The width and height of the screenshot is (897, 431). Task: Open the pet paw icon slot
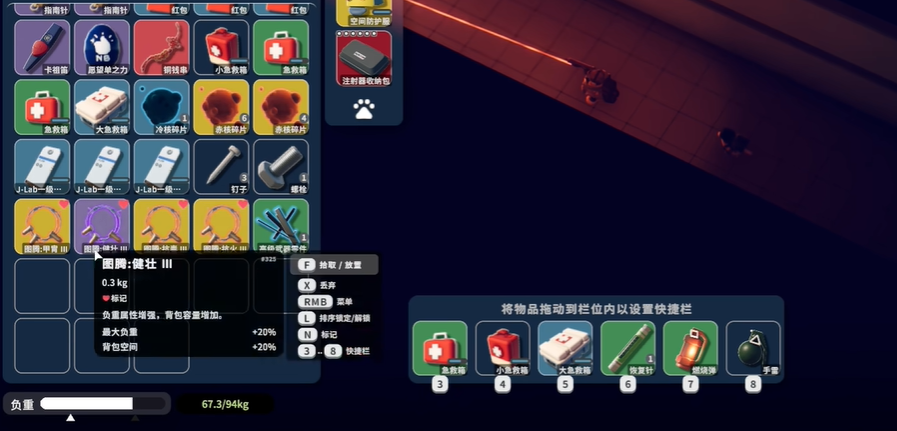coord(364,108)
